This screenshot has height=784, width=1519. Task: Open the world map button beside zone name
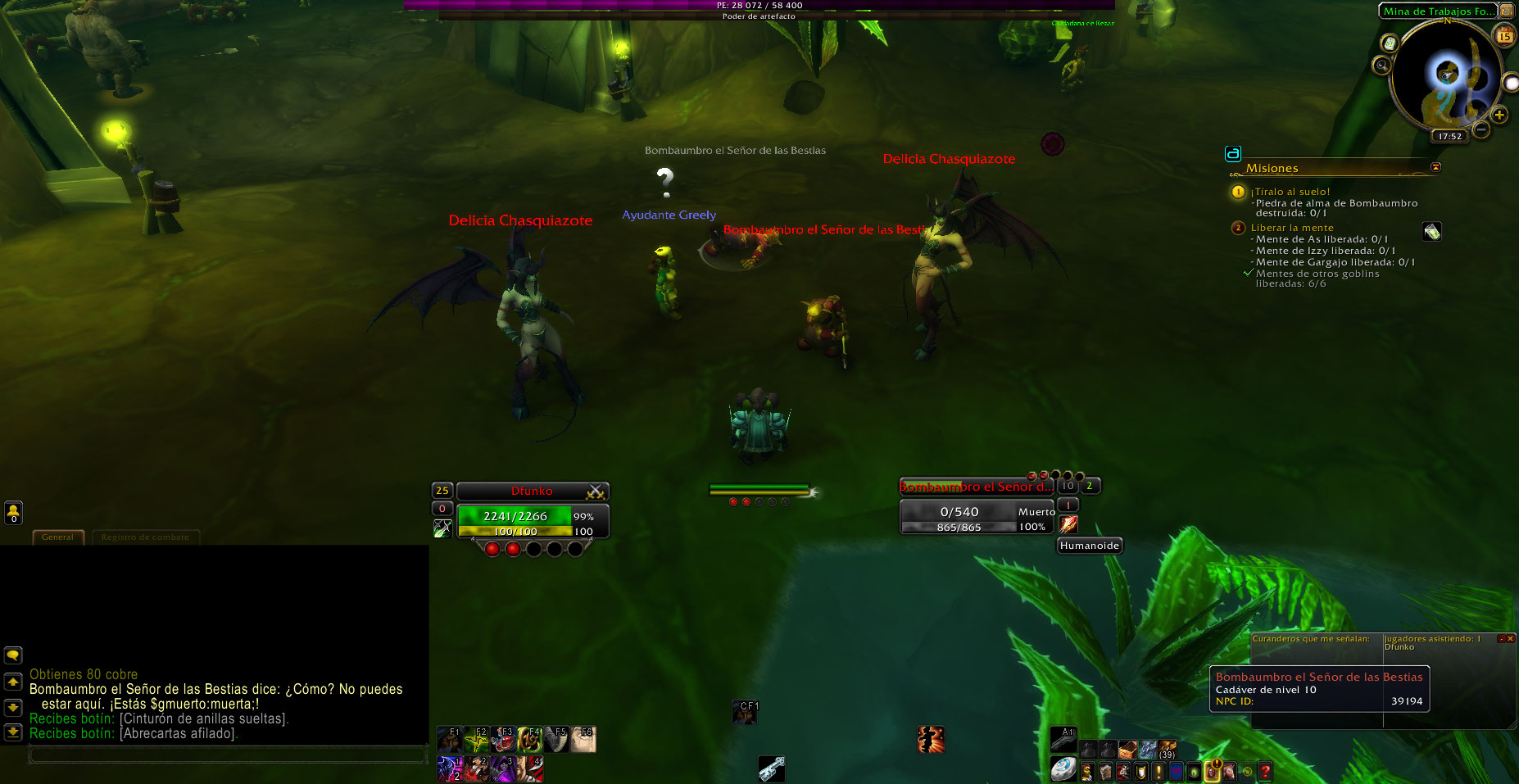click(1507, 11)
